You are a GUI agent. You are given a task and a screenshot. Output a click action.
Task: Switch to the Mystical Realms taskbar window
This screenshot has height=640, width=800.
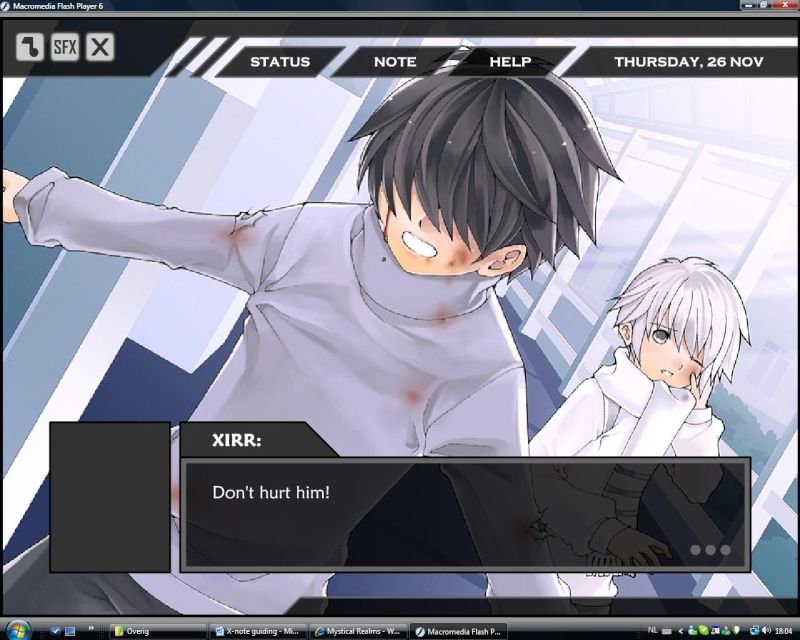coord(358,631)
